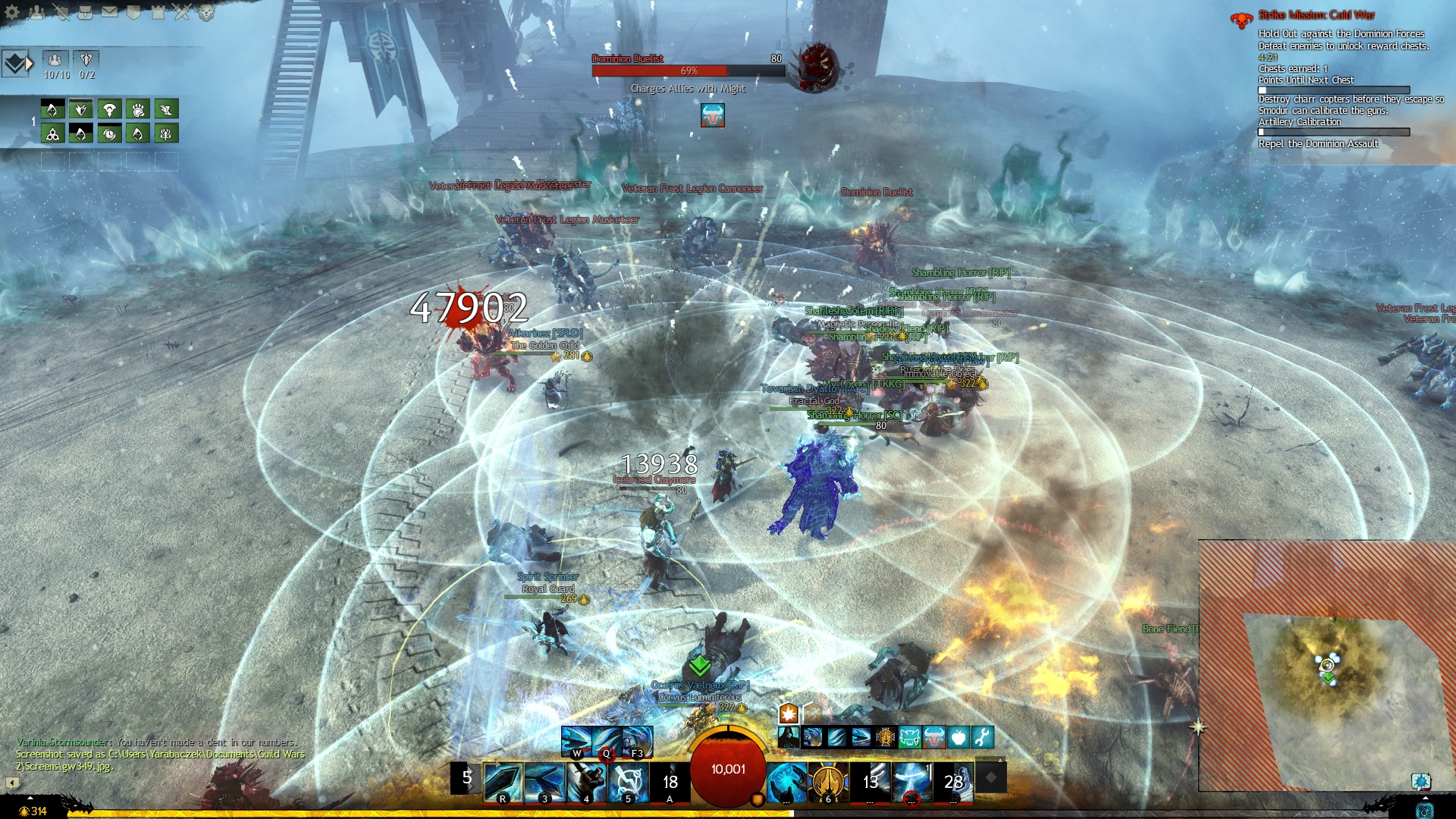Open the Contacts and LFG panel

pos(36,12)
